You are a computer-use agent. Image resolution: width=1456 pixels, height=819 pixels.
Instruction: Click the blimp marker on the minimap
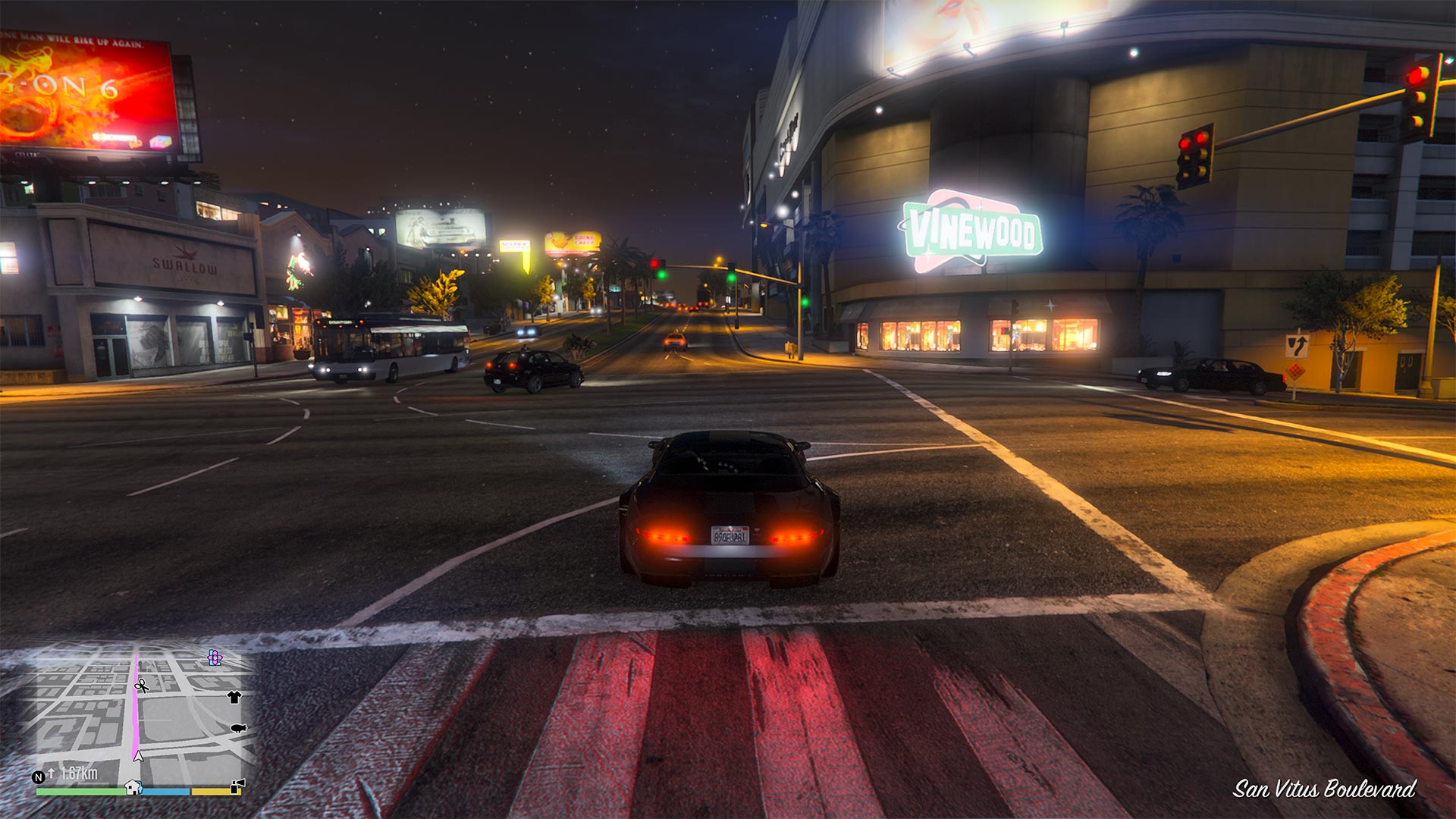pyautogui.click(x=238, y=728)
